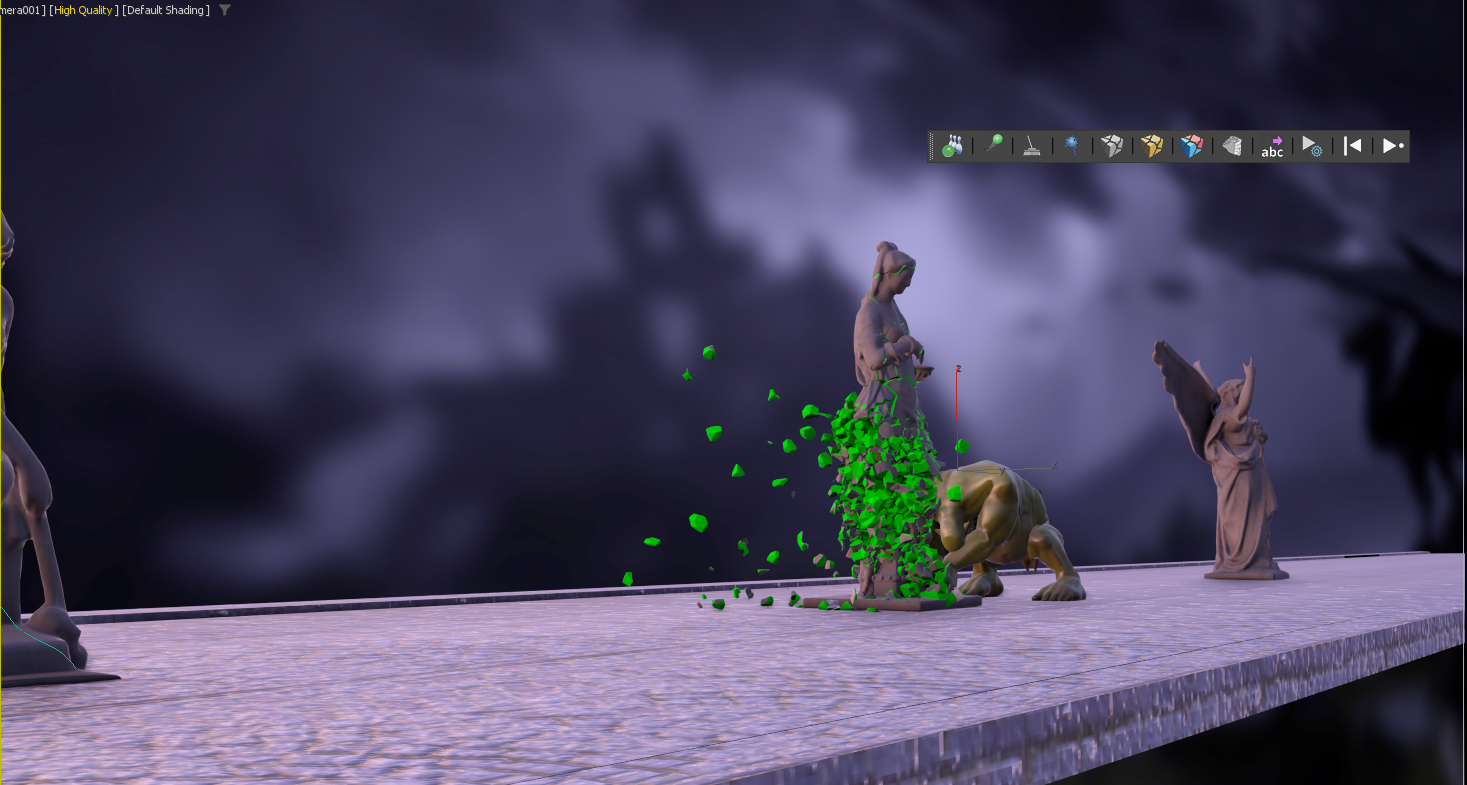Open the camera001 viewport label menu

coord(22,10)
